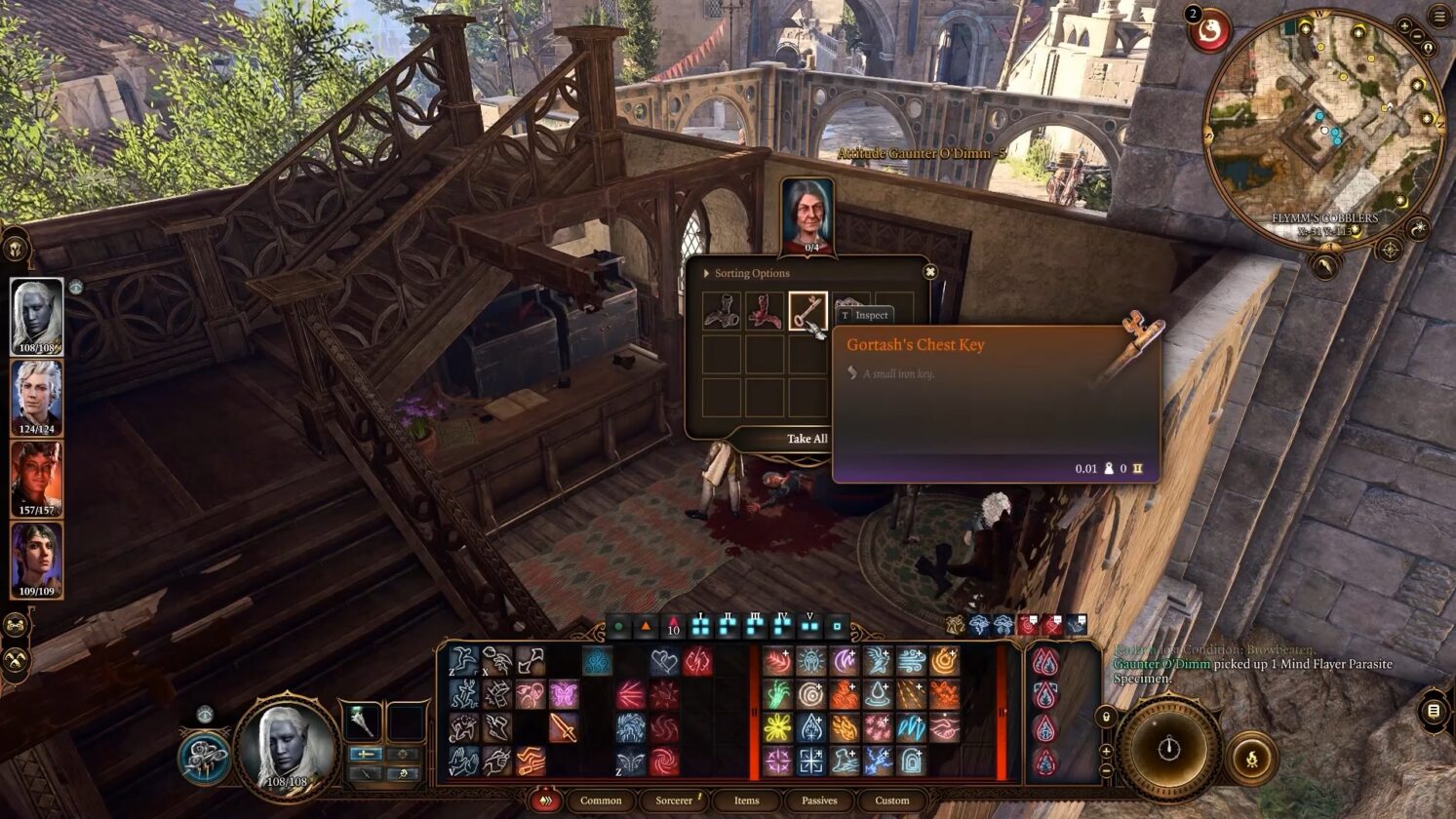Viewport: 1456px width, 819px height.
Task: Close the loot window
Action: (x=929, y=272)
